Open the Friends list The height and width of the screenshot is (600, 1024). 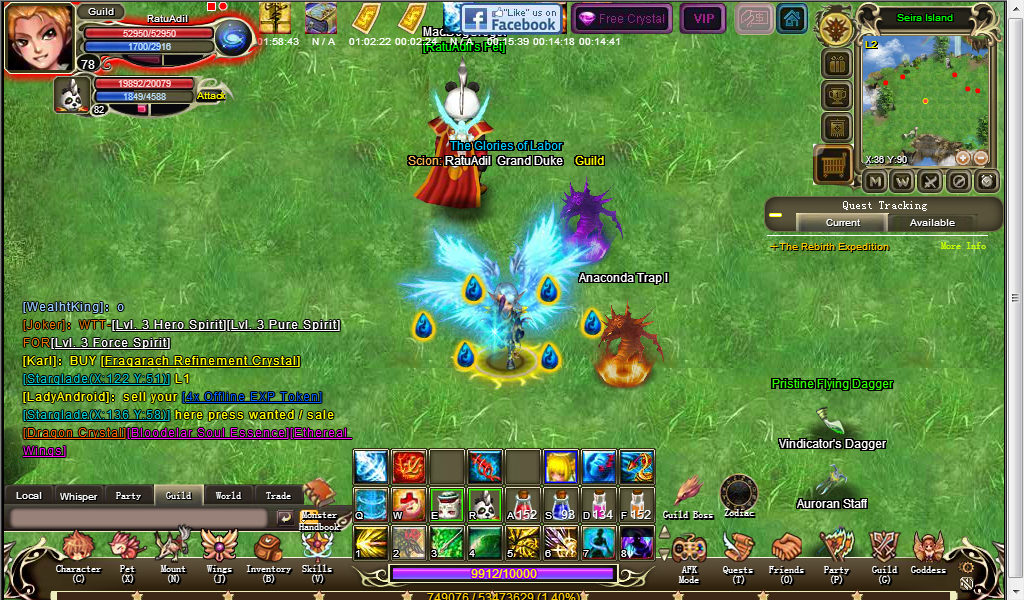(x=786, y=551)
